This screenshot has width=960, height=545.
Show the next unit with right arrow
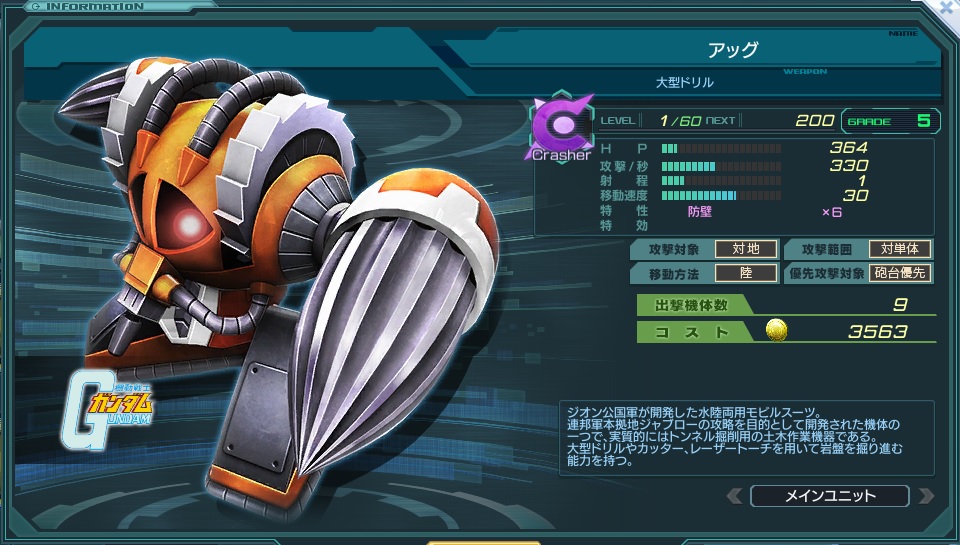tap(925, 496)
